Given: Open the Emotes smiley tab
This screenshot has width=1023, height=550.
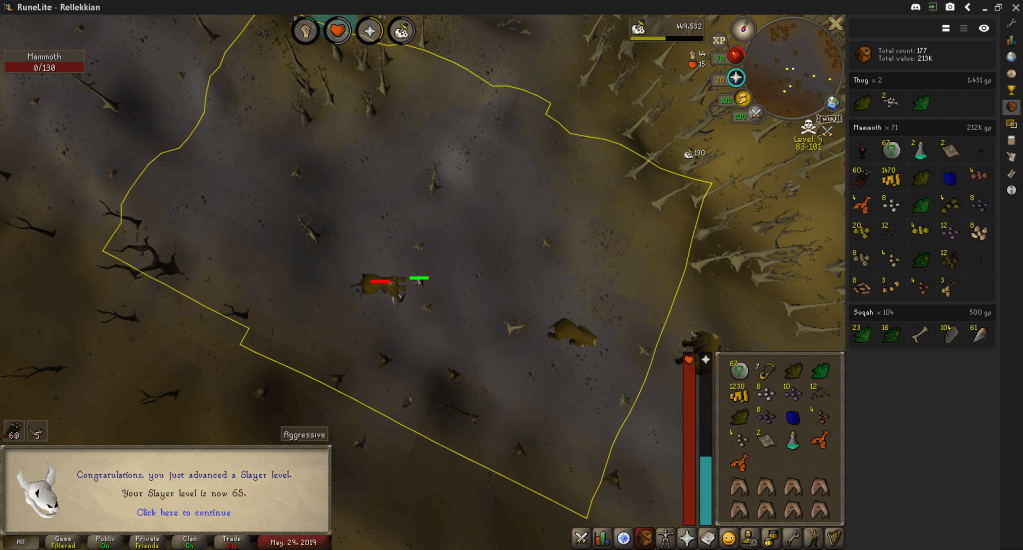Looking at the screenshot, I should point(728,538).
